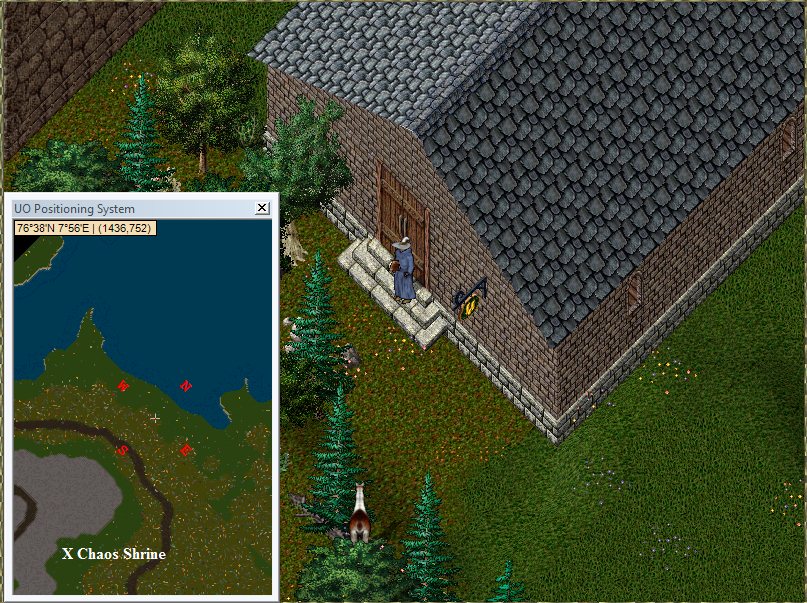Click the white crosshair player position marker
Screen dimensions: 807x603
(x=154, y=417)
